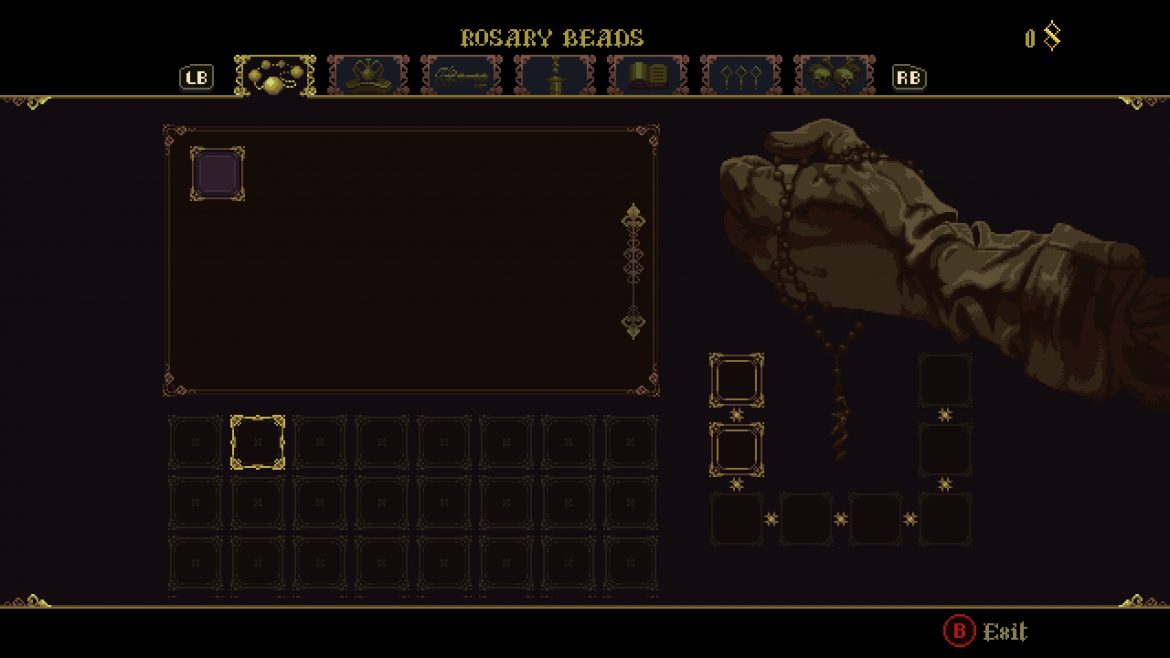Click the purple bead preview square
Screen dimensions: 1170x658
coord(217,174)
